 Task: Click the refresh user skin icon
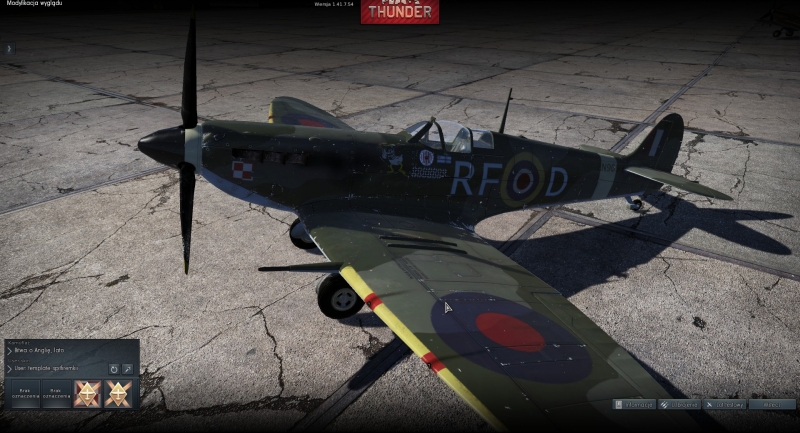pyautogui.click(x=114, y=368)
